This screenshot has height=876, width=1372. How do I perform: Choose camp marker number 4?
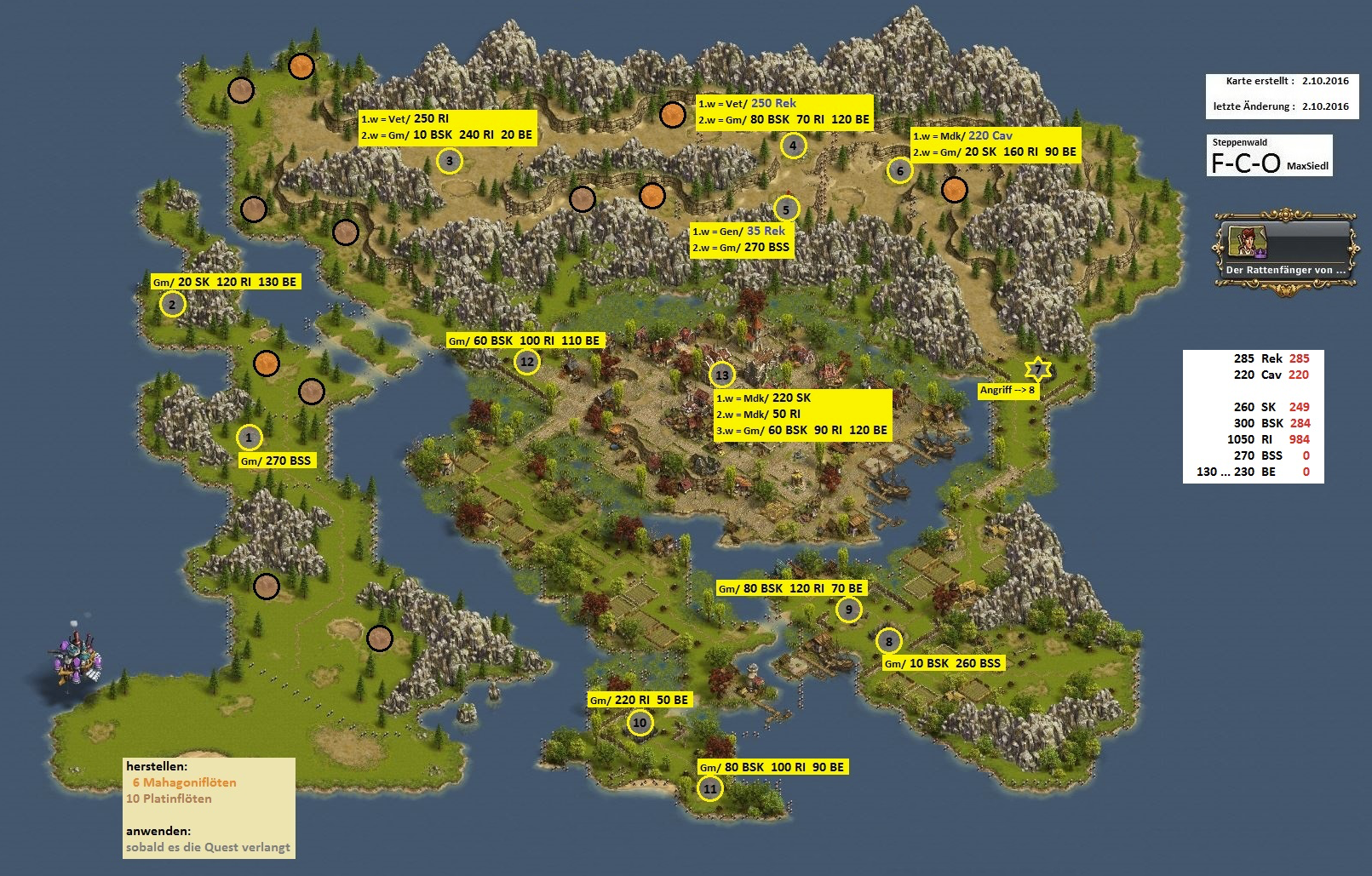[793, 146]
